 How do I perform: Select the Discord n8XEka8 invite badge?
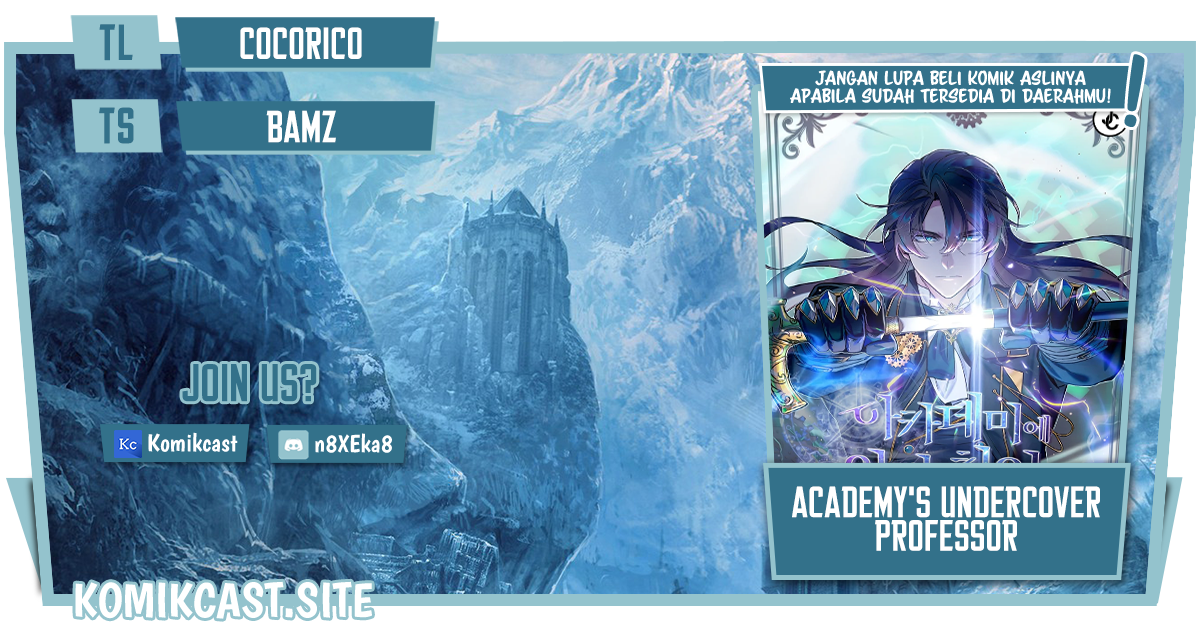(x=341, y=443)
